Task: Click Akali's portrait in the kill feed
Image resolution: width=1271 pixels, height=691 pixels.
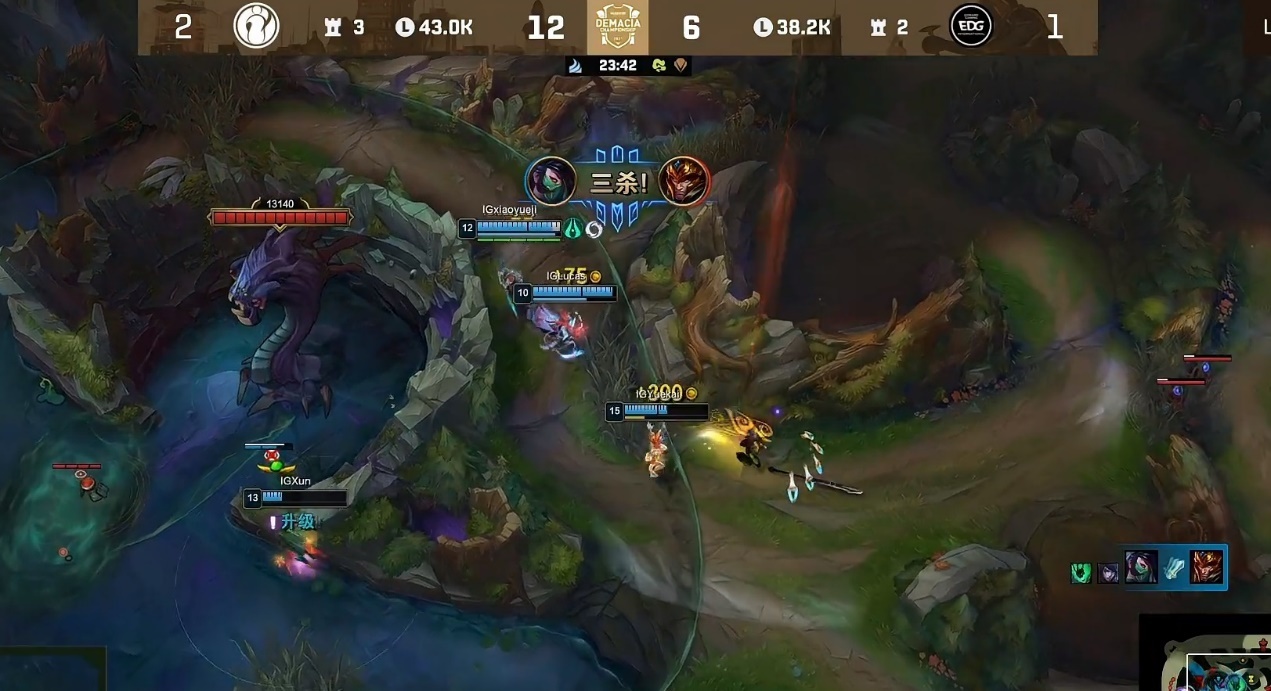Action: point(1141,567)
